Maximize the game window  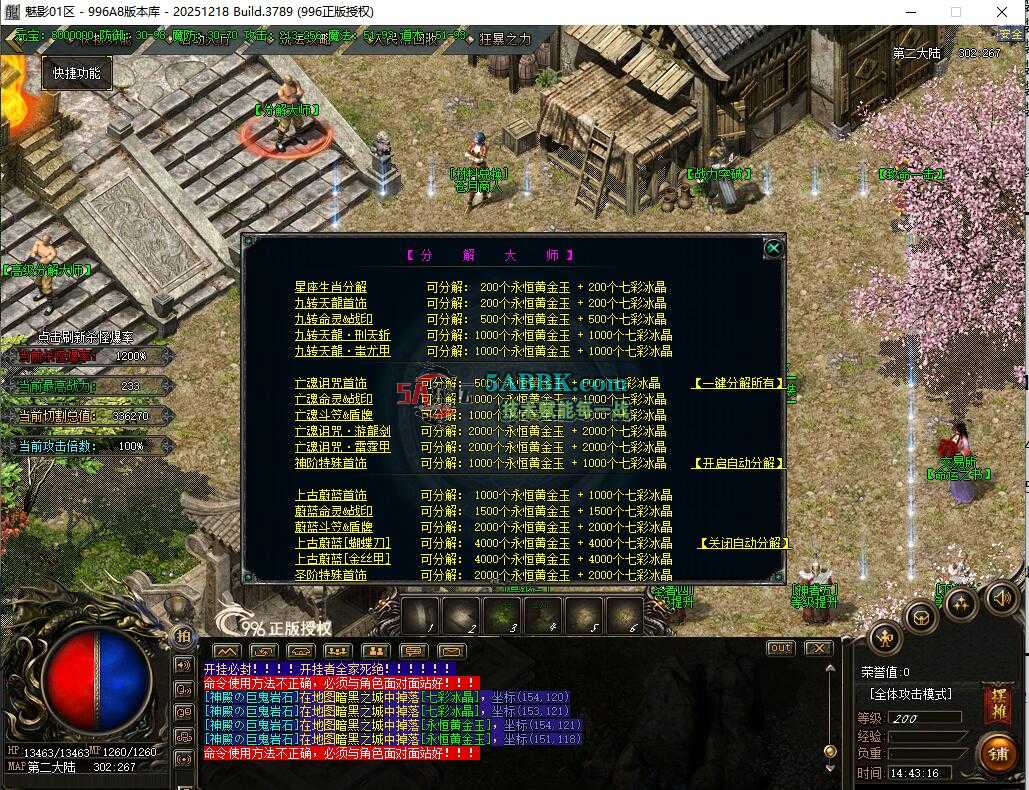(955, 12)
